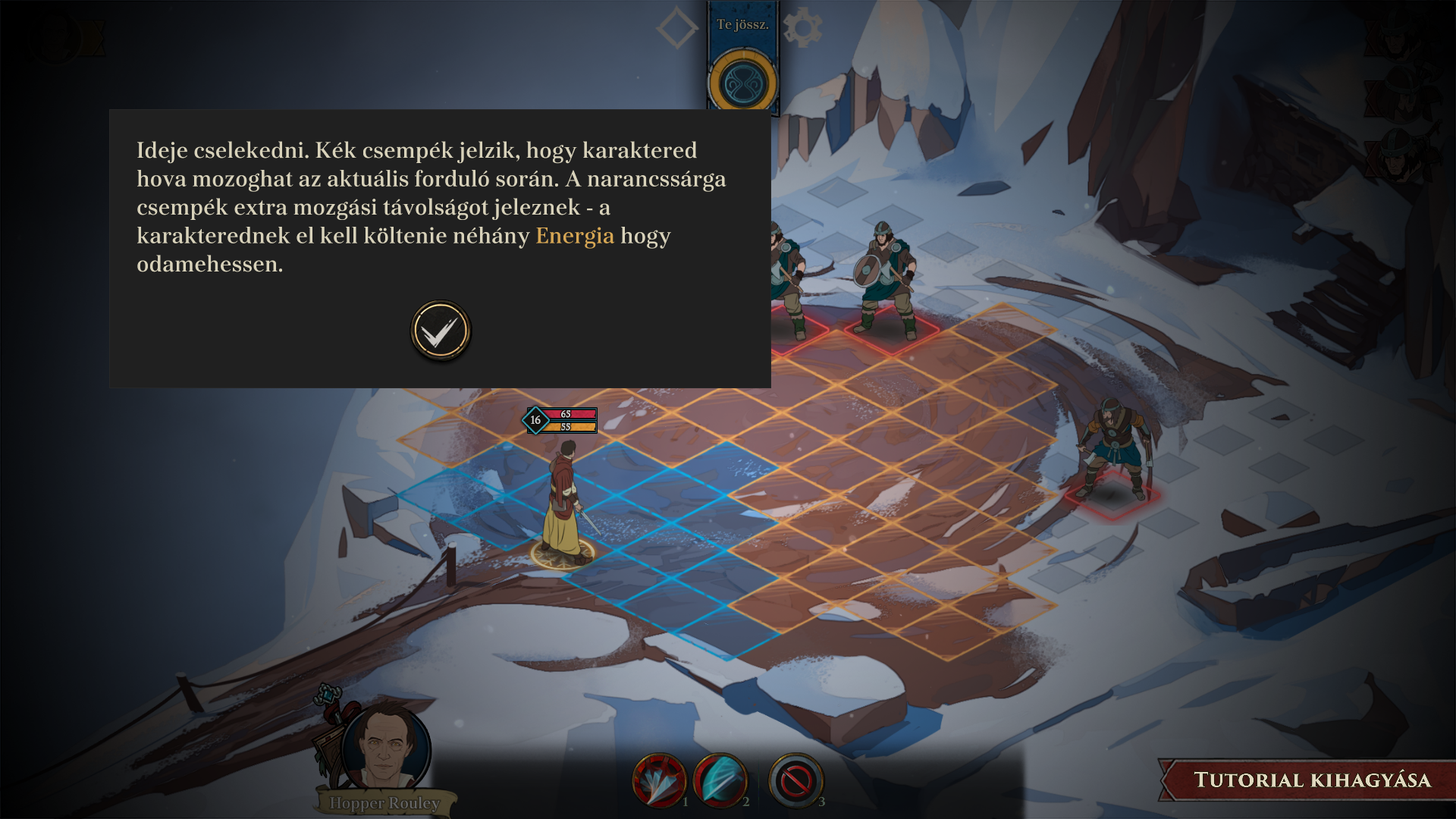
Task: Toggle the diamond grid icon
Action: [676, 28]
